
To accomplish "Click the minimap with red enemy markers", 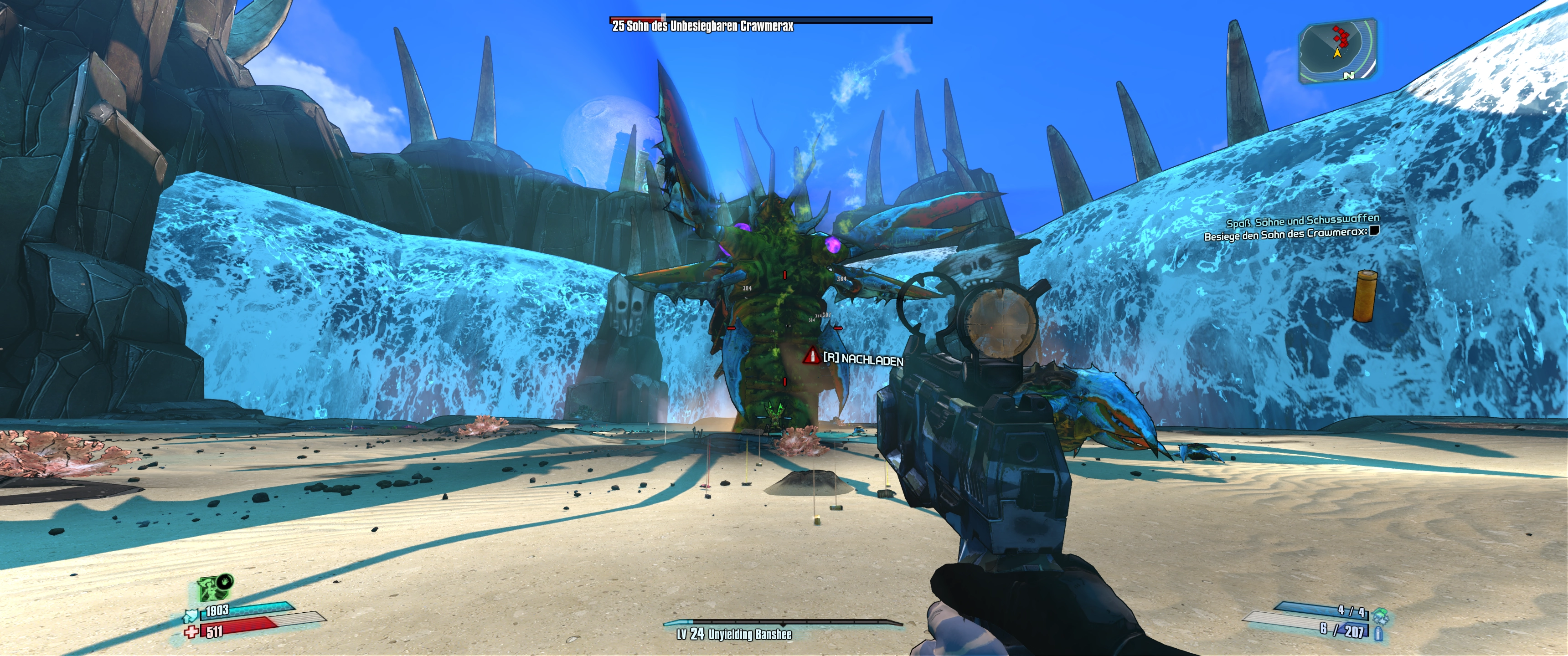I will click(x=1338, y=52).
